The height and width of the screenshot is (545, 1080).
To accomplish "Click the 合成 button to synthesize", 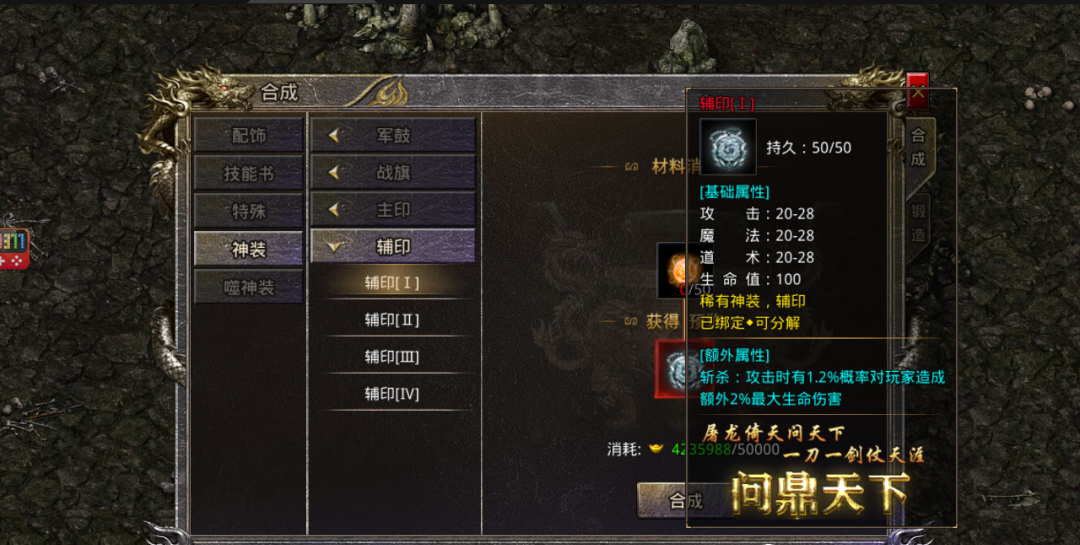I will 662,500.
